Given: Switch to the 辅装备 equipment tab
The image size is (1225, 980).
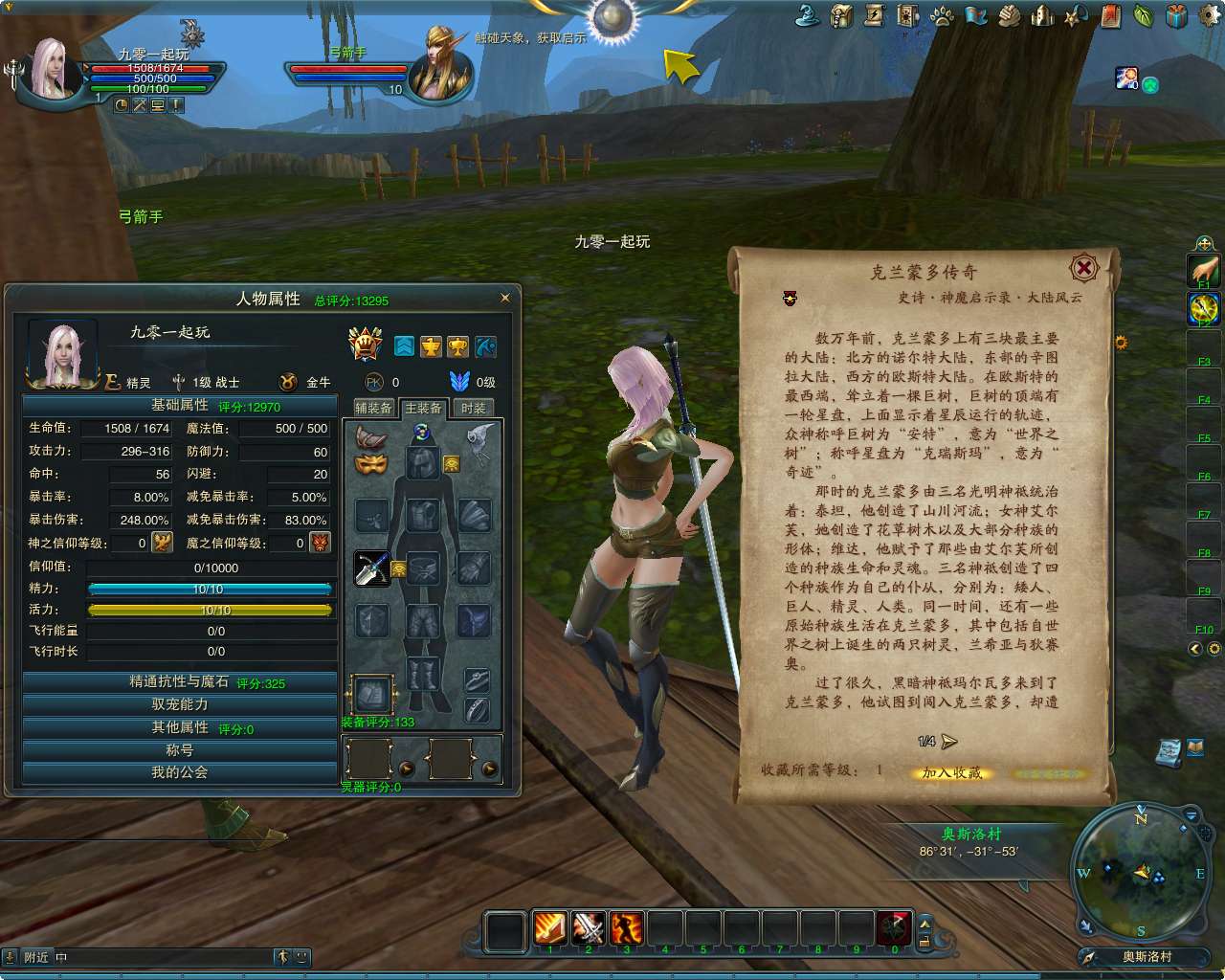Looking at the screenshot, I should [372, 407].
